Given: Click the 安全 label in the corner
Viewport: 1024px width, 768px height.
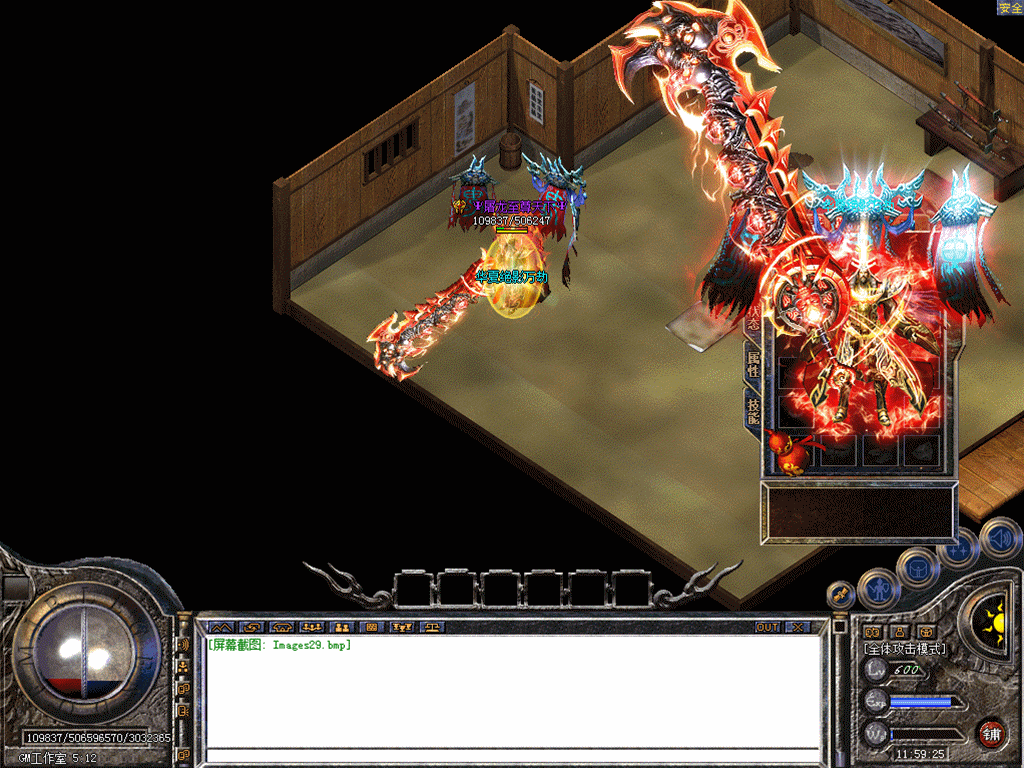Looking at the screenshot, I should click(1009, 8).
